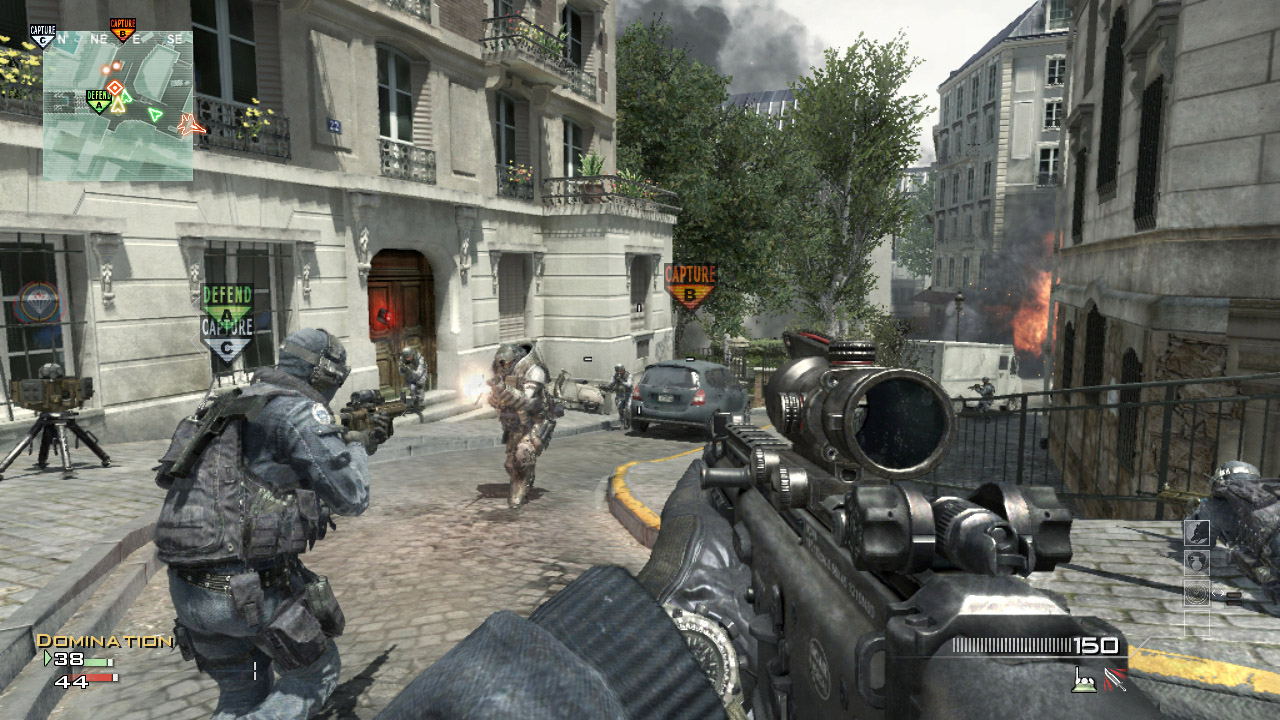Click the Capture B objective marker over the street
1280x720 pixels.
coord(690,284)
